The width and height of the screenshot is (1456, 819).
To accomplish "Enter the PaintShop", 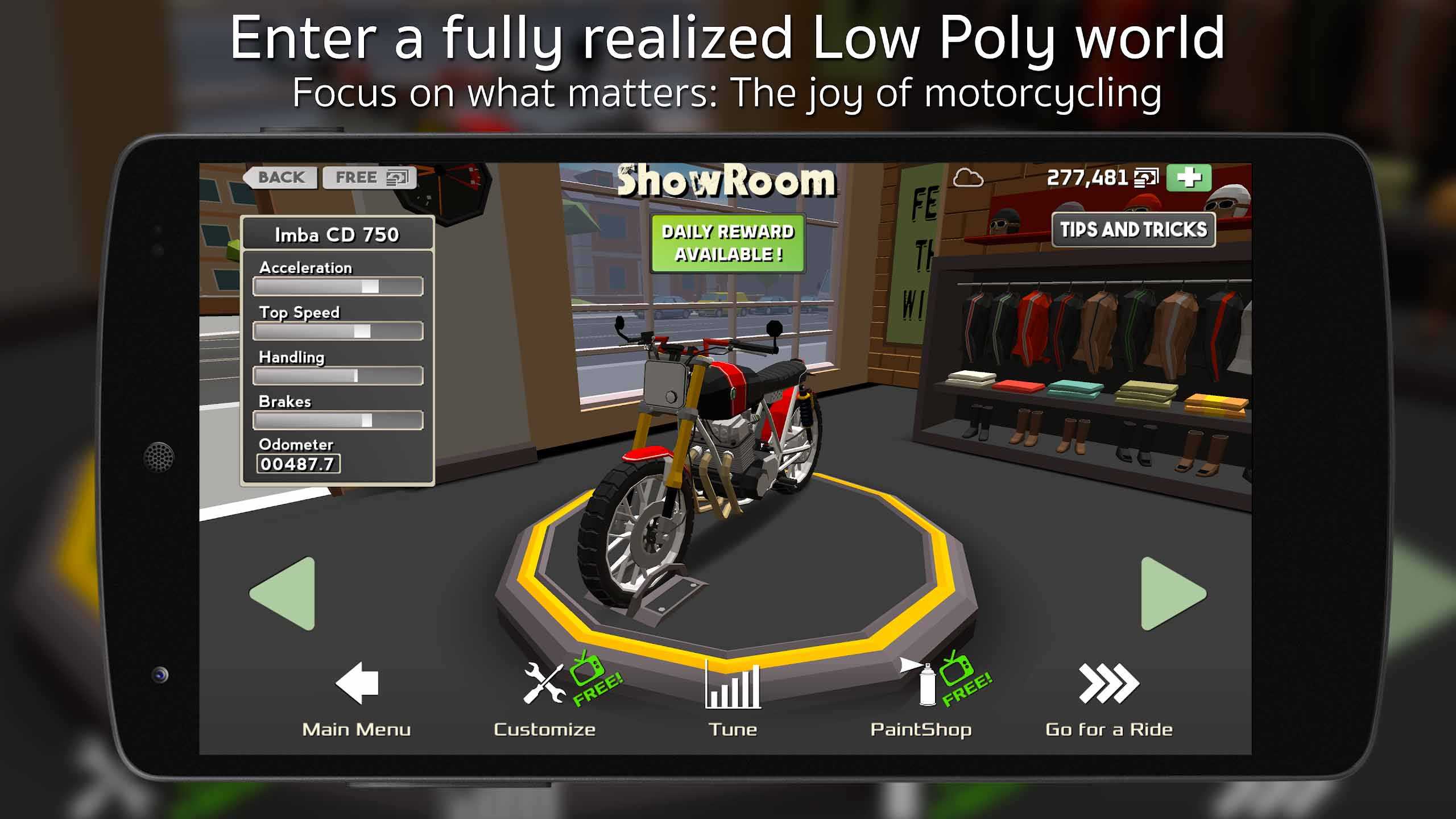I will pyautogui.click(x=921, y=700).
